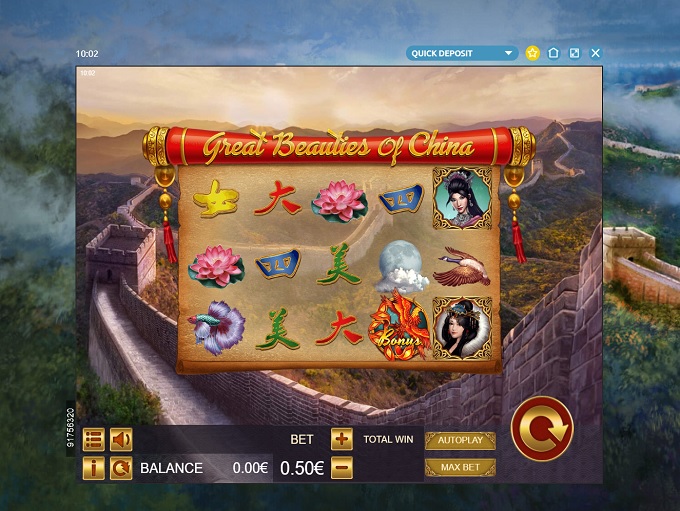680x511 pixels.
Task: Close the game window with the X
Action: point(596,53)
